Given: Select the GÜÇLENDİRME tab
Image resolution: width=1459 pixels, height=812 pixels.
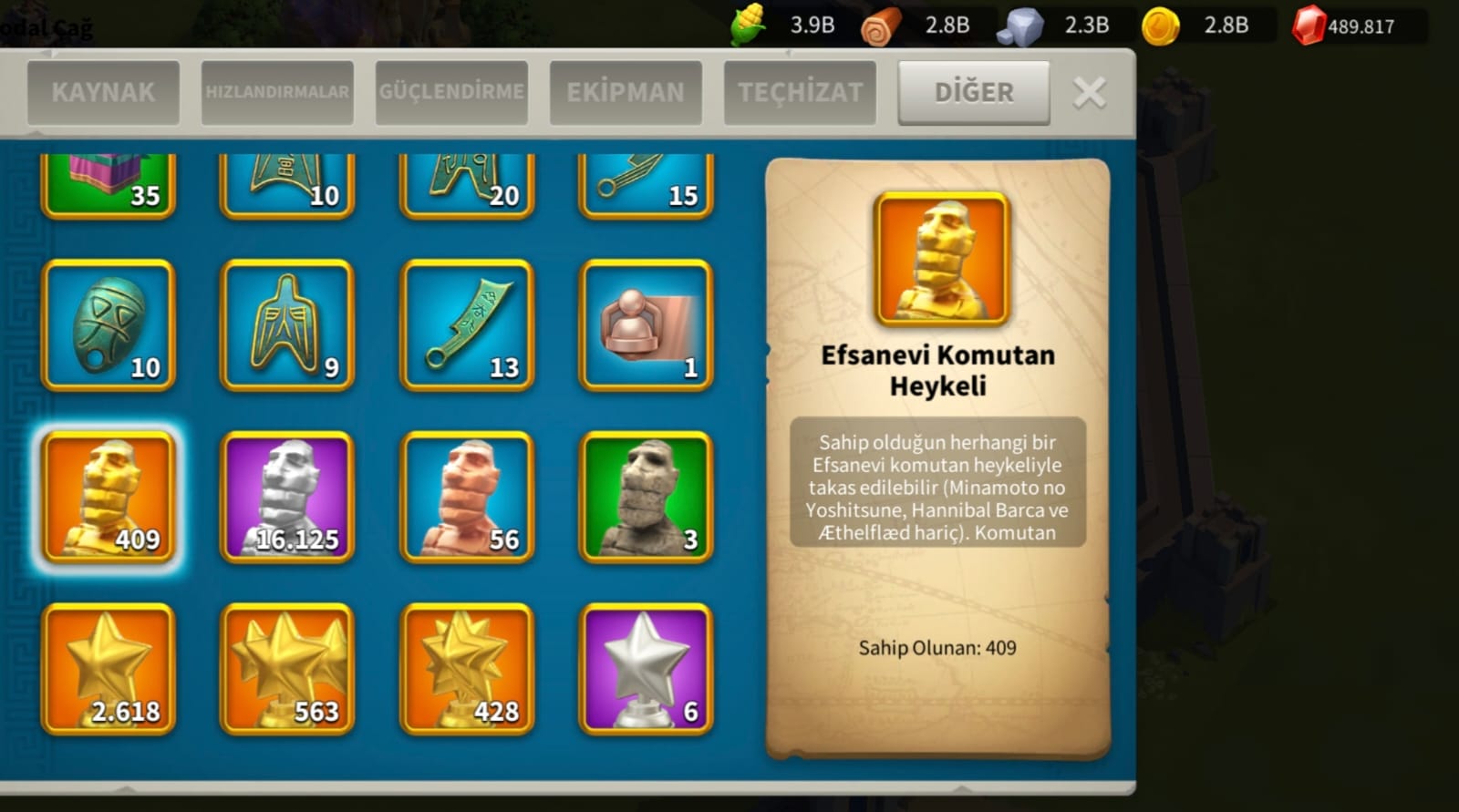Looking at the screenshot, I should (x=451, y=92).
